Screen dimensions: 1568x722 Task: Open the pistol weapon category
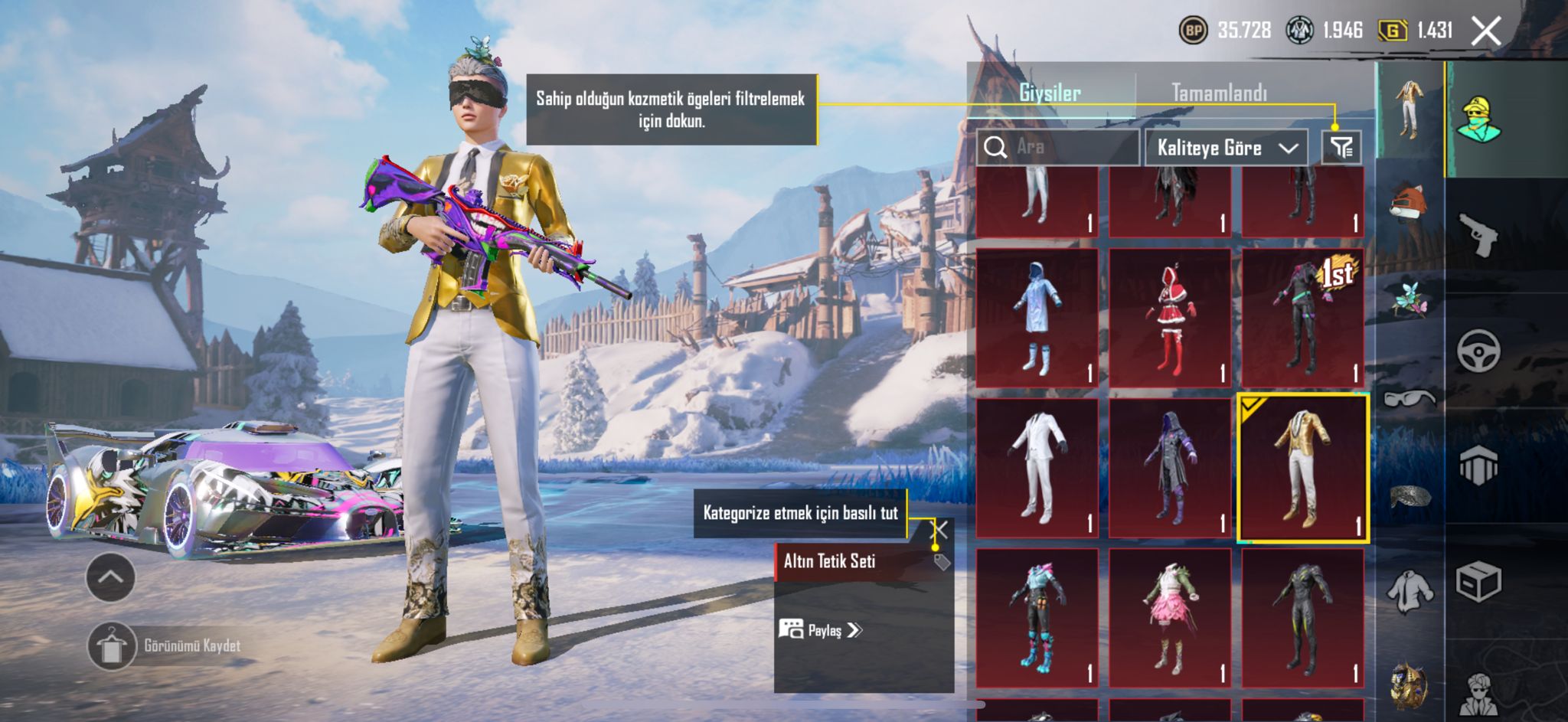tap(1478, 234)
